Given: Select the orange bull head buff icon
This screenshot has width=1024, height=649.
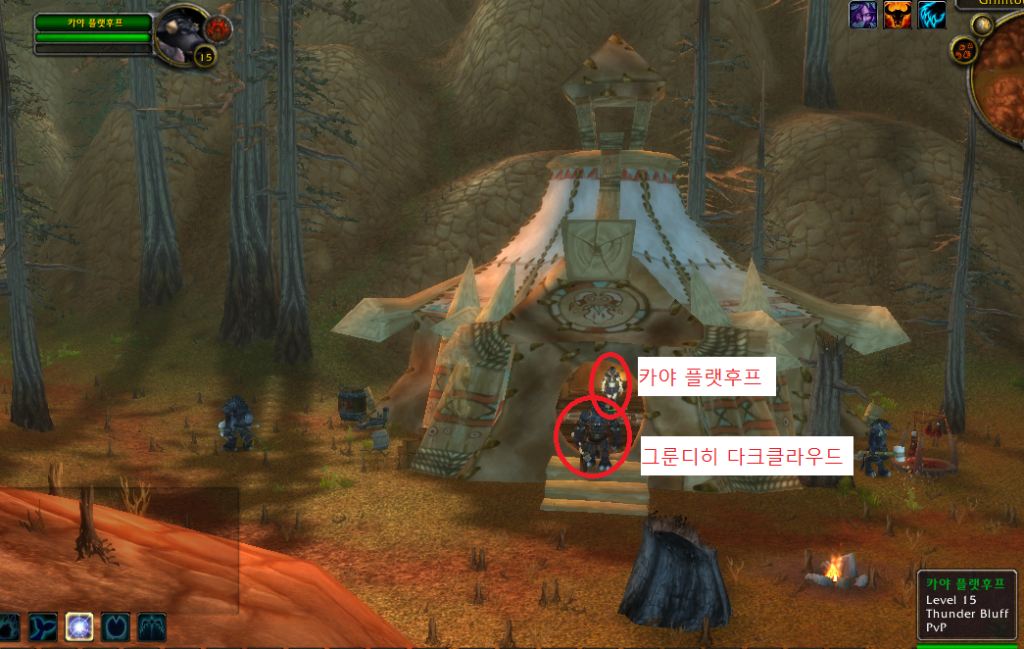Looking at the screenshot, I should 897,15.
